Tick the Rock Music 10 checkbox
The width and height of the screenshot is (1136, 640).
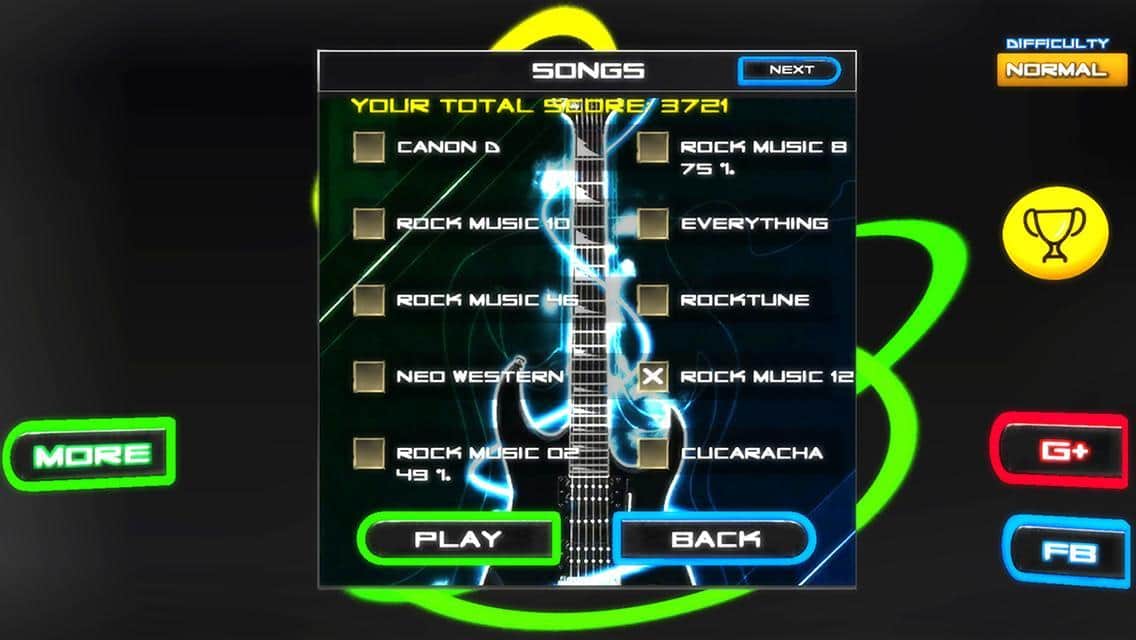pos(369,223)
